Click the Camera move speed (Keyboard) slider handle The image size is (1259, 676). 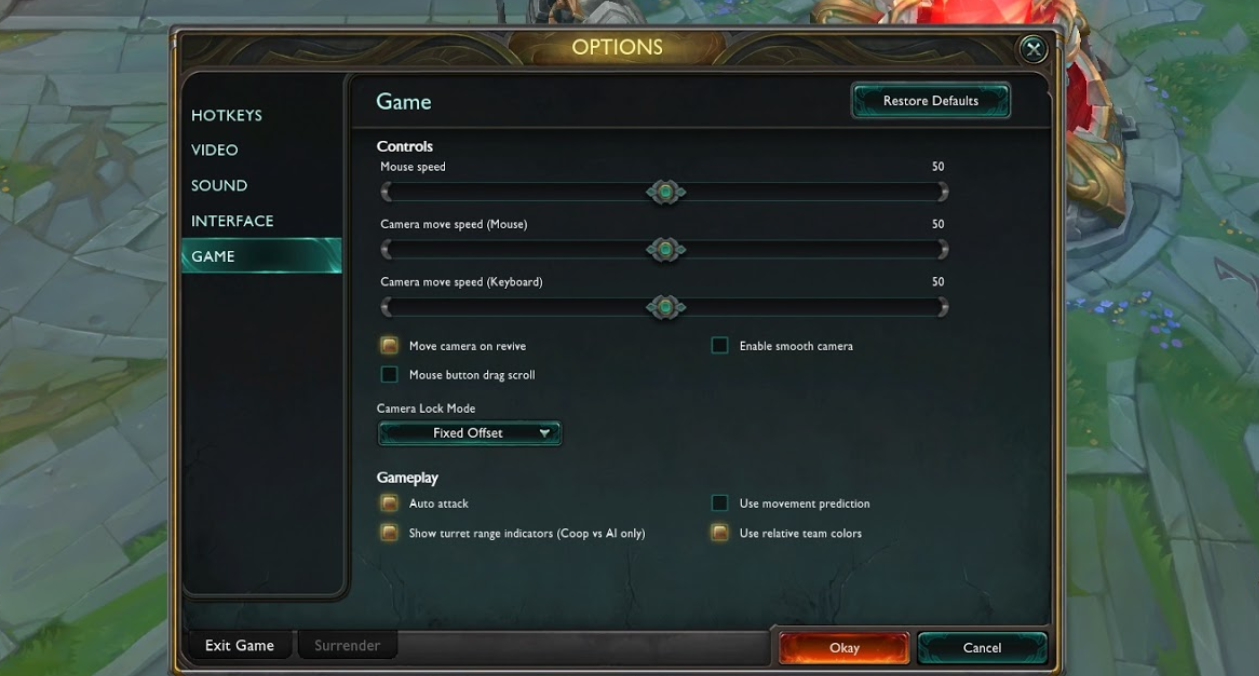pos(665,307)
